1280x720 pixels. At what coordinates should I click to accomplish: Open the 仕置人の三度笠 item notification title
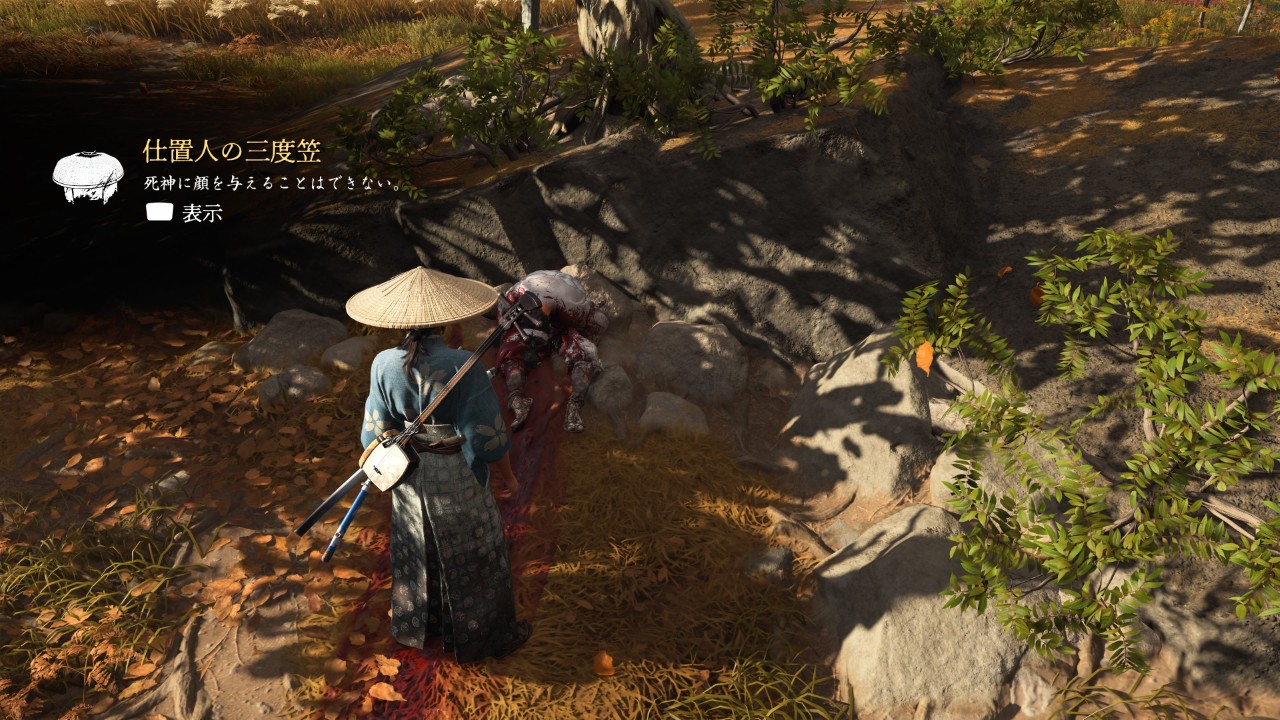point(232,151)
